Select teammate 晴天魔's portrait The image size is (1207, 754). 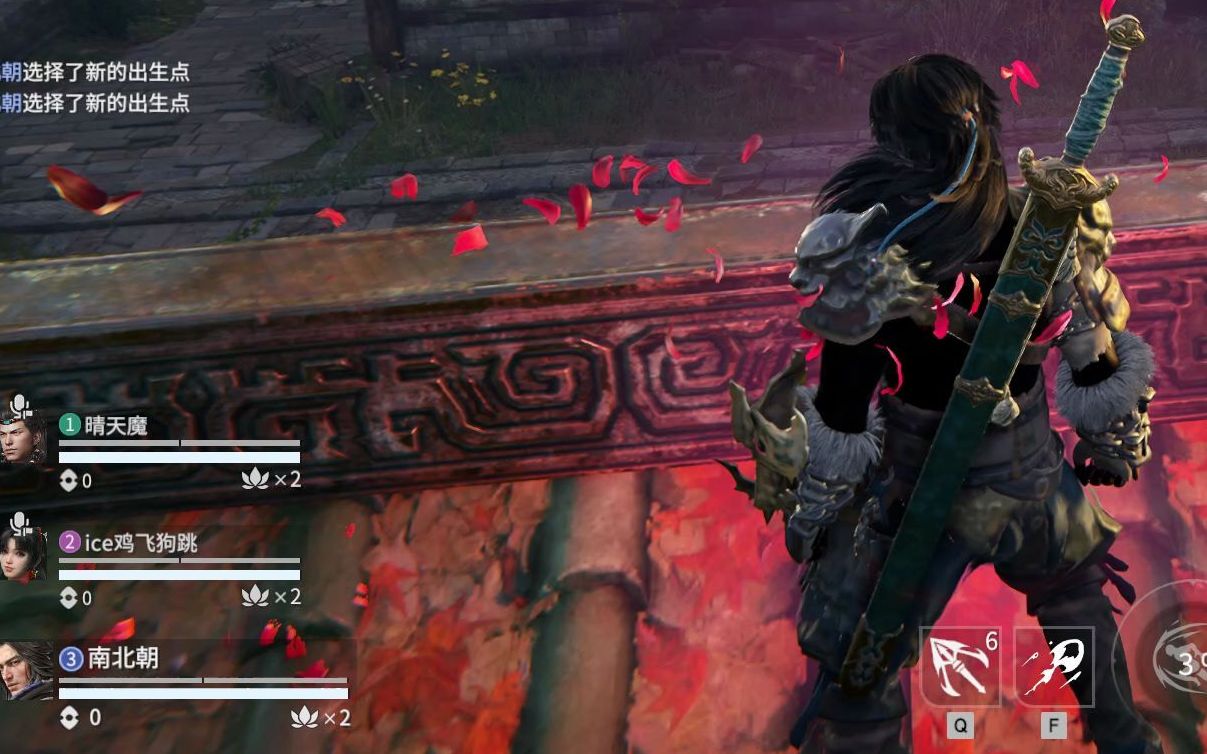tap(23, 440)
